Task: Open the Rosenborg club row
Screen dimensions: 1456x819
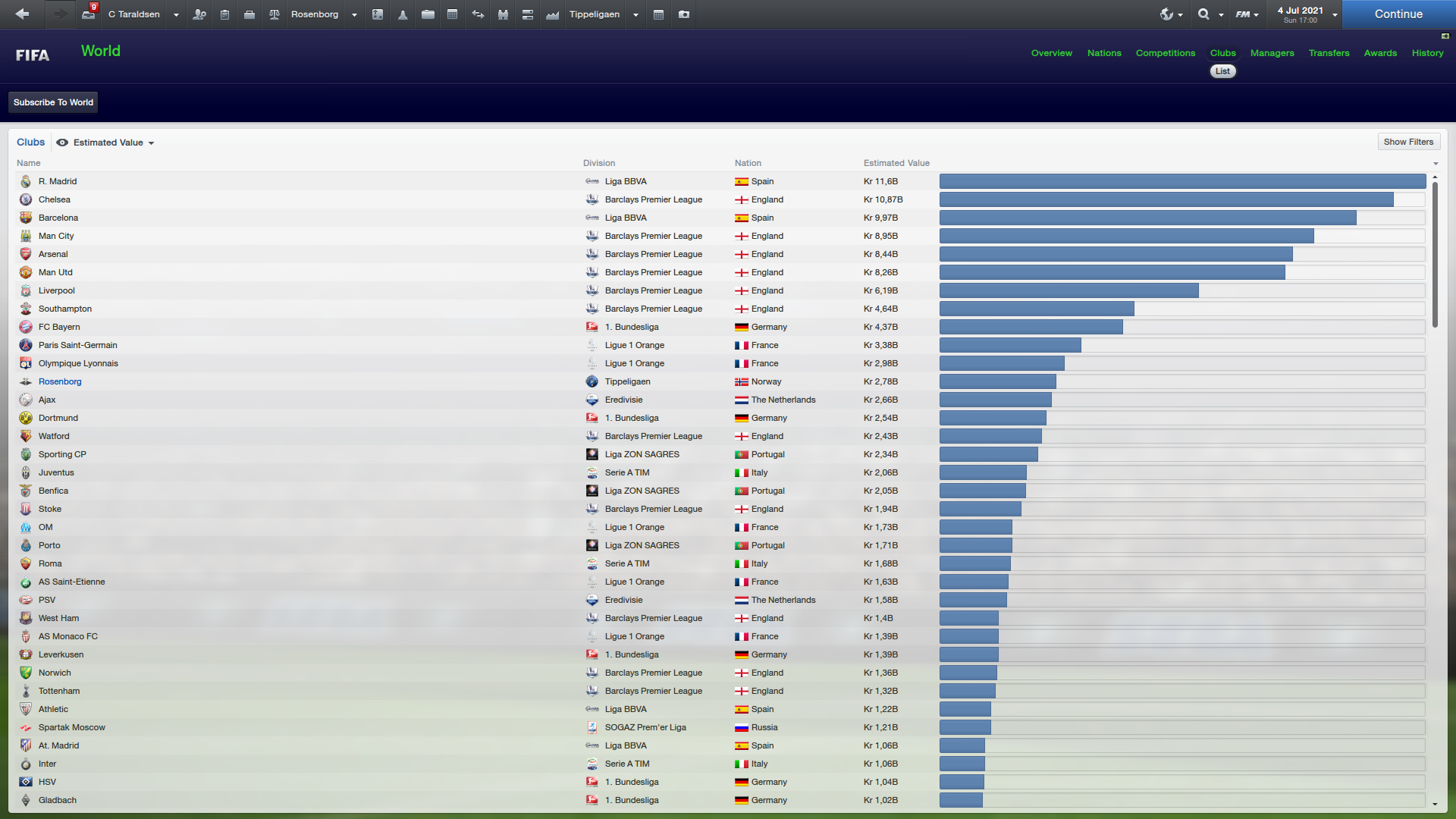Action: point(60,381)
